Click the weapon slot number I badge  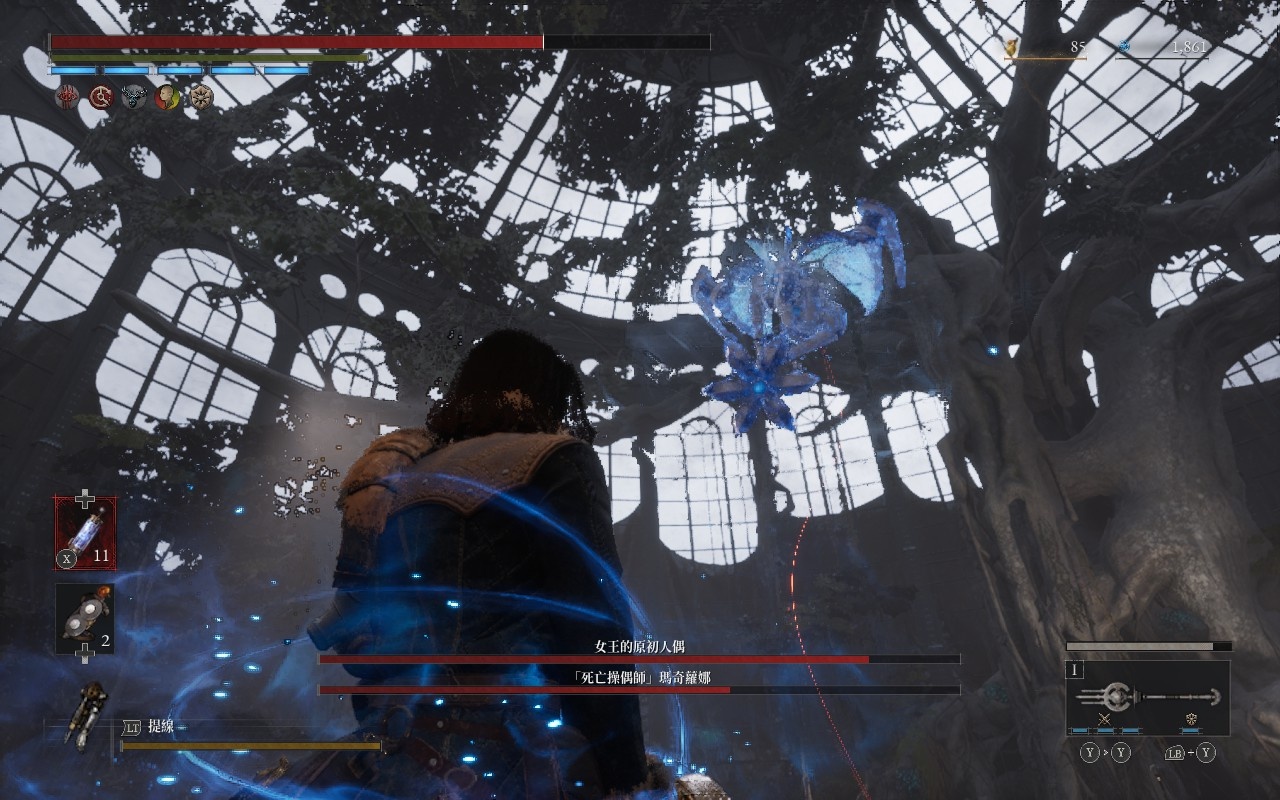(x=1076, y=671)
